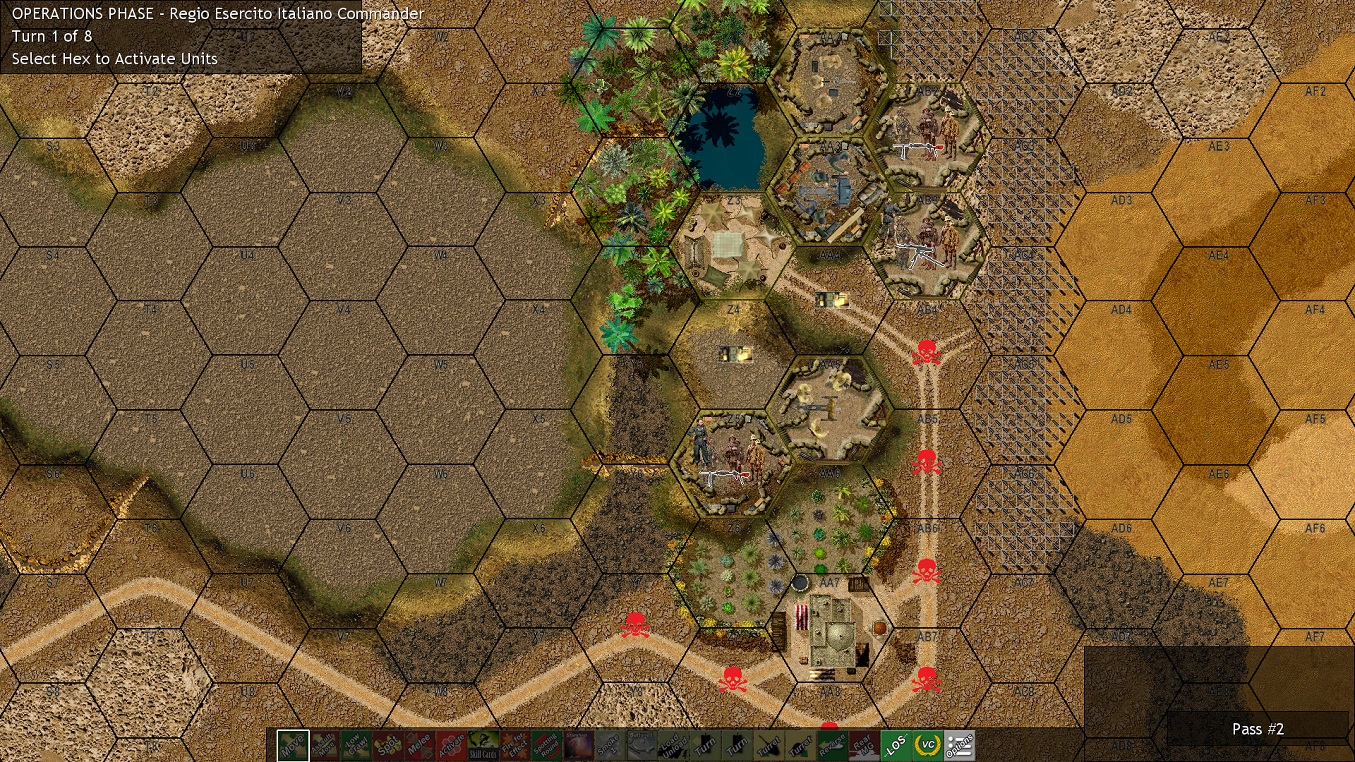Select the Fire for Effect icon
1355x762 pixels.
point(515,745)
